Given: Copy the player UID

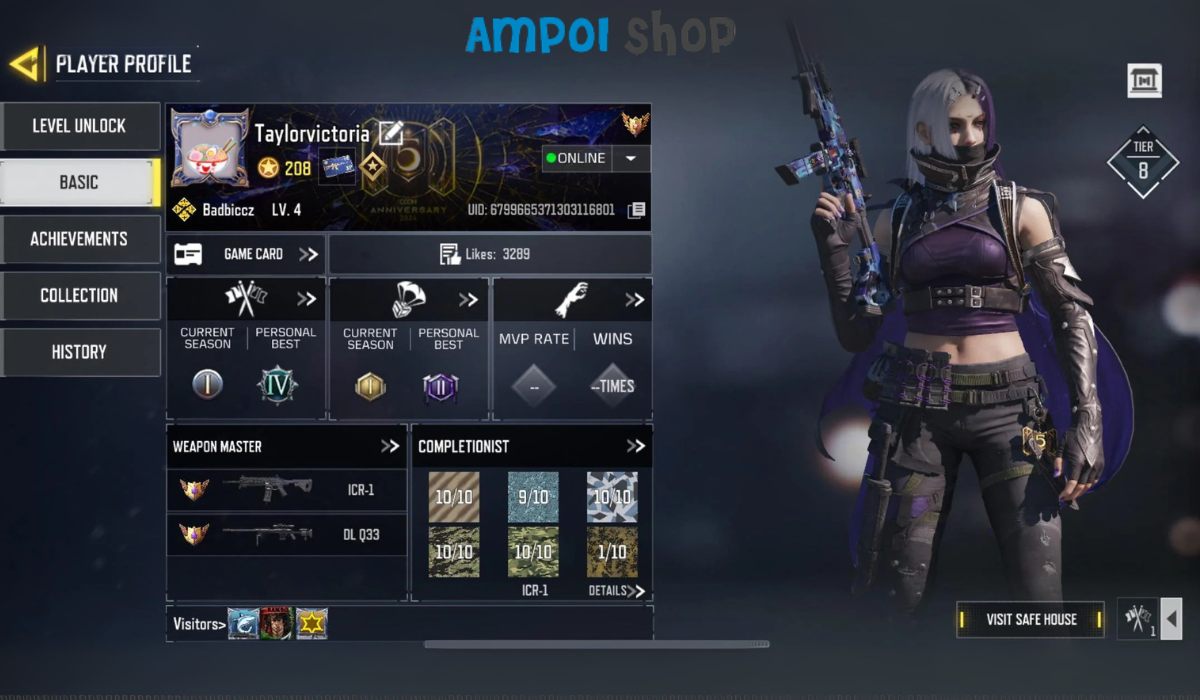Looking at the screenshot, I should tap(636, 210).
